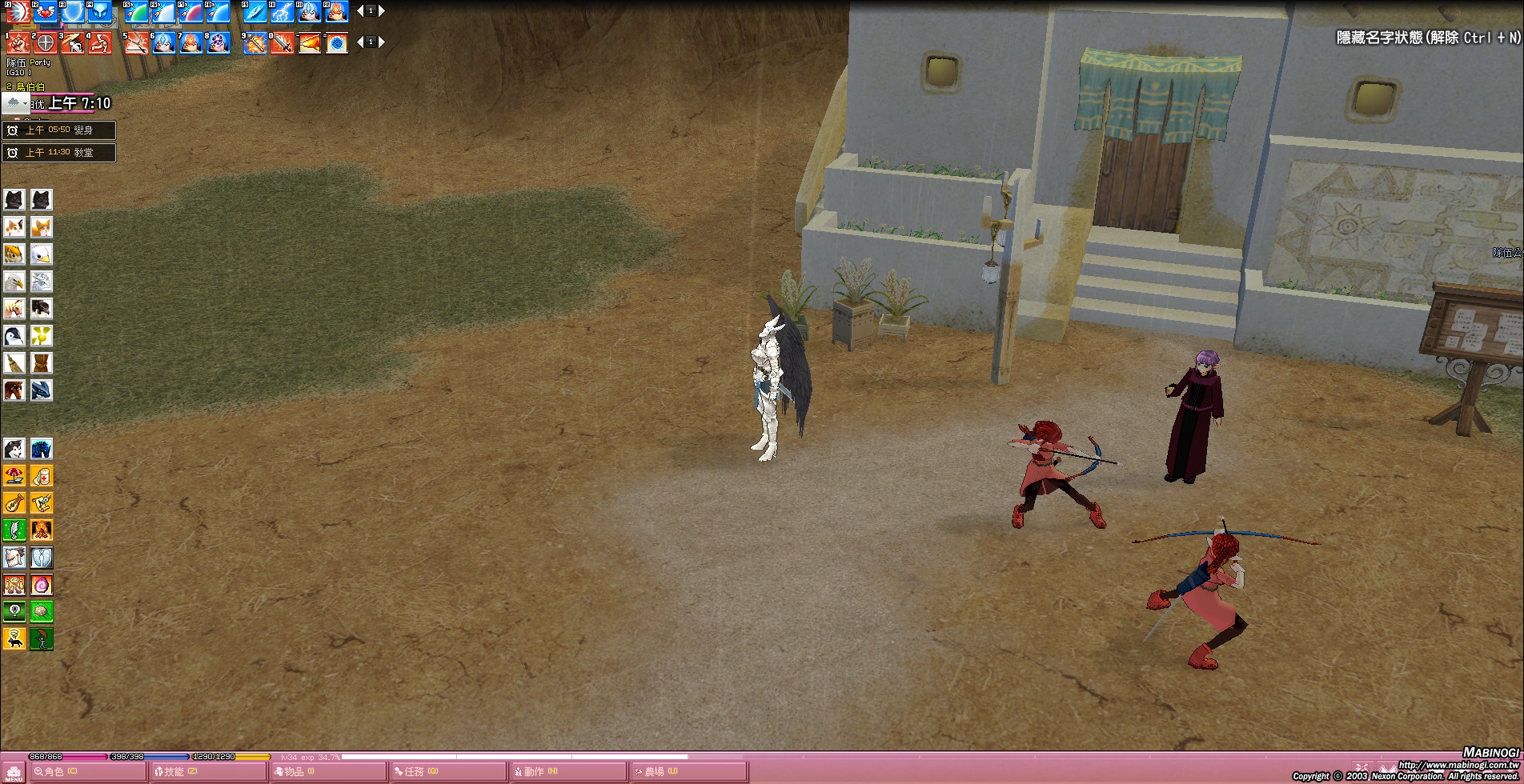Image resolution: width=1524 pixels, height=784 pixels.
Task: Activate the fist skill in slot 1
Action: point(18,43)
